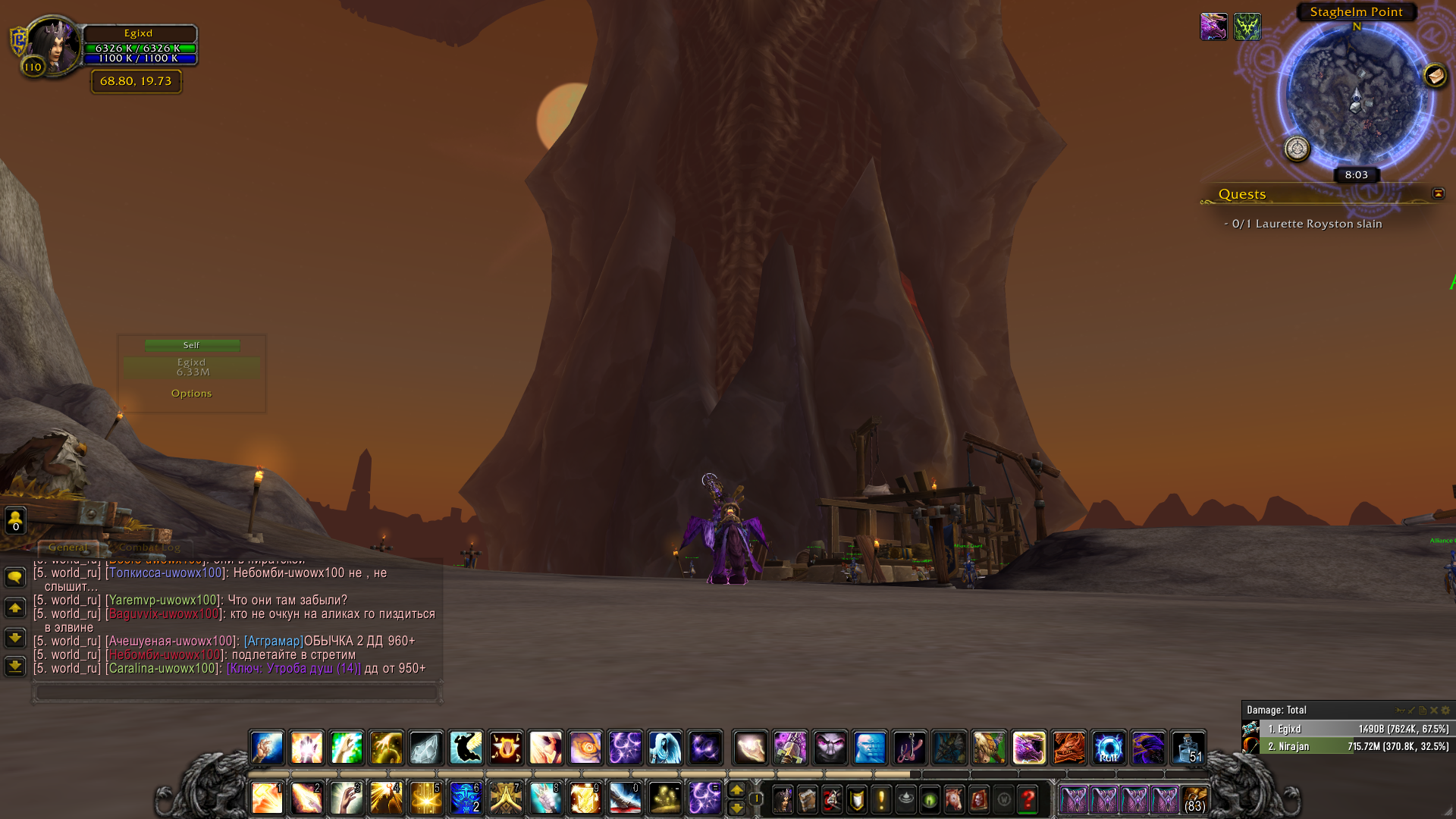
Task: Cast the praying hands spell on hotkey 7
Action: [506, 799]
